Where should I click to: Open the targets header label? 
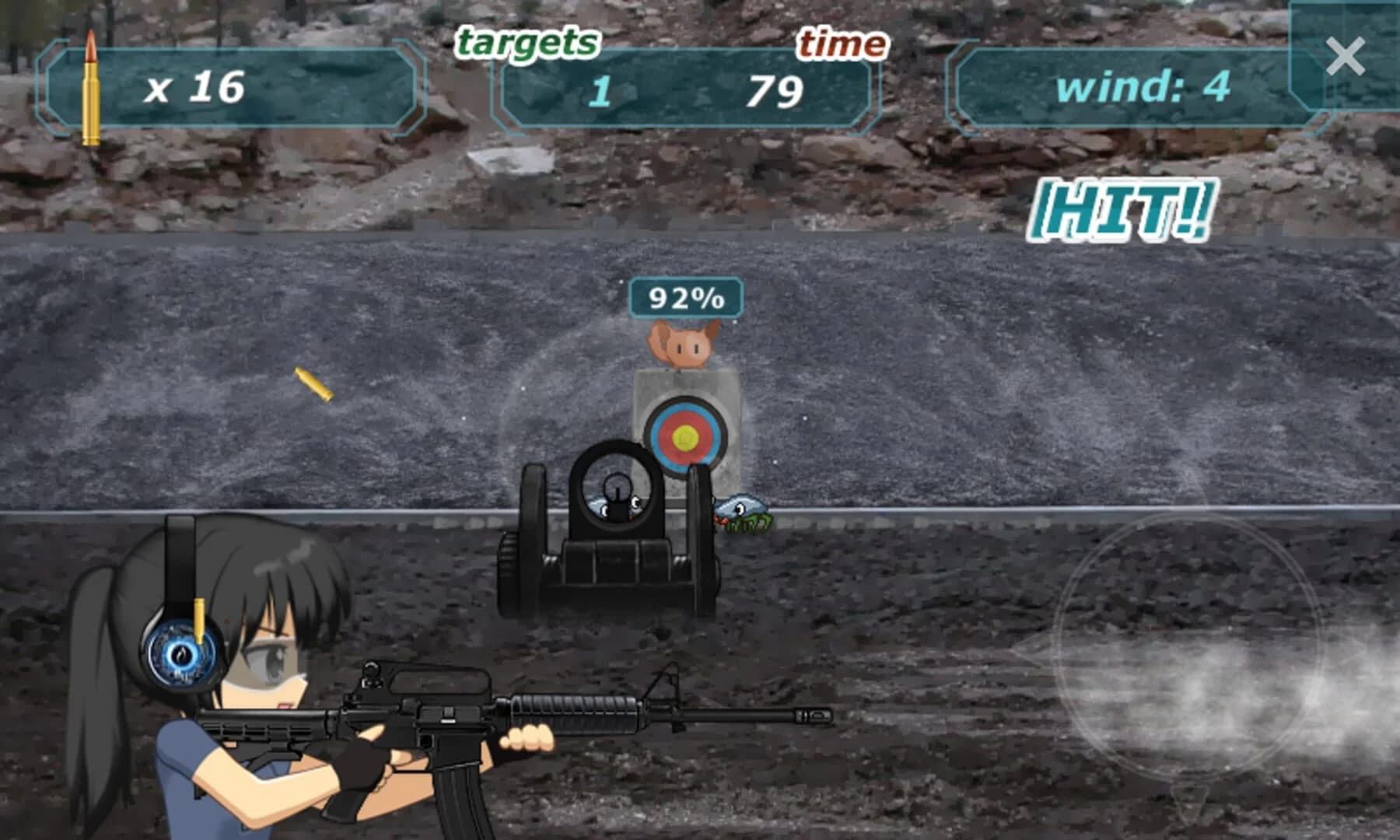tap(529, 41)
